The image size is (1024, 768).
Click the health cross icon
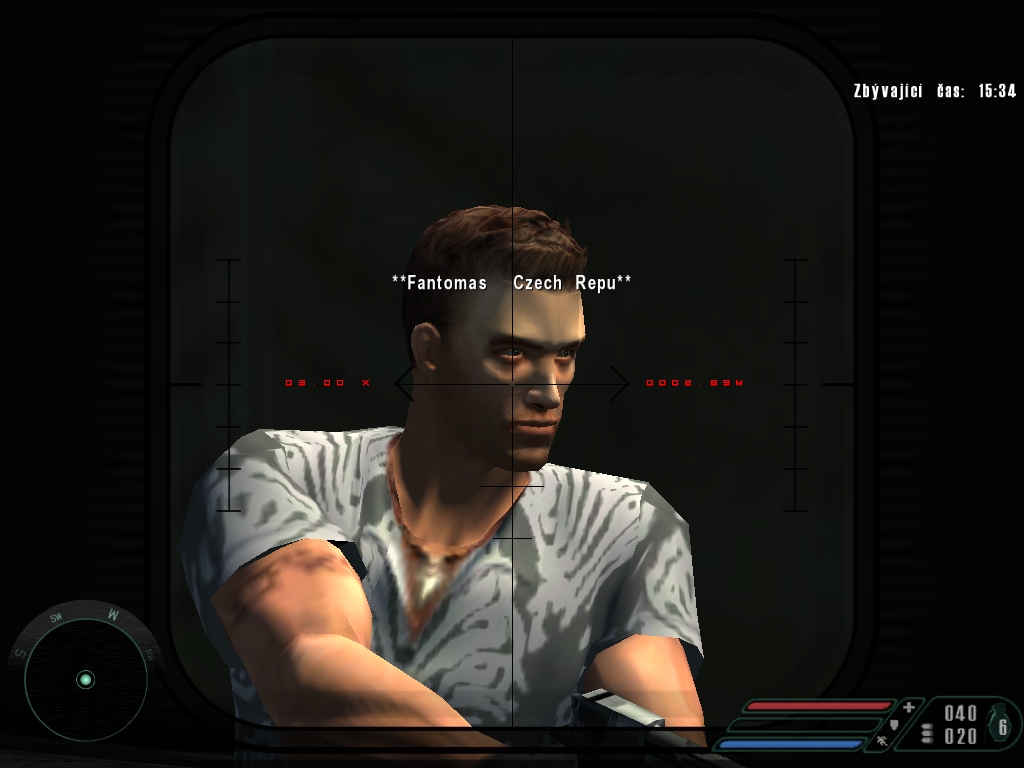click(909, 708)
